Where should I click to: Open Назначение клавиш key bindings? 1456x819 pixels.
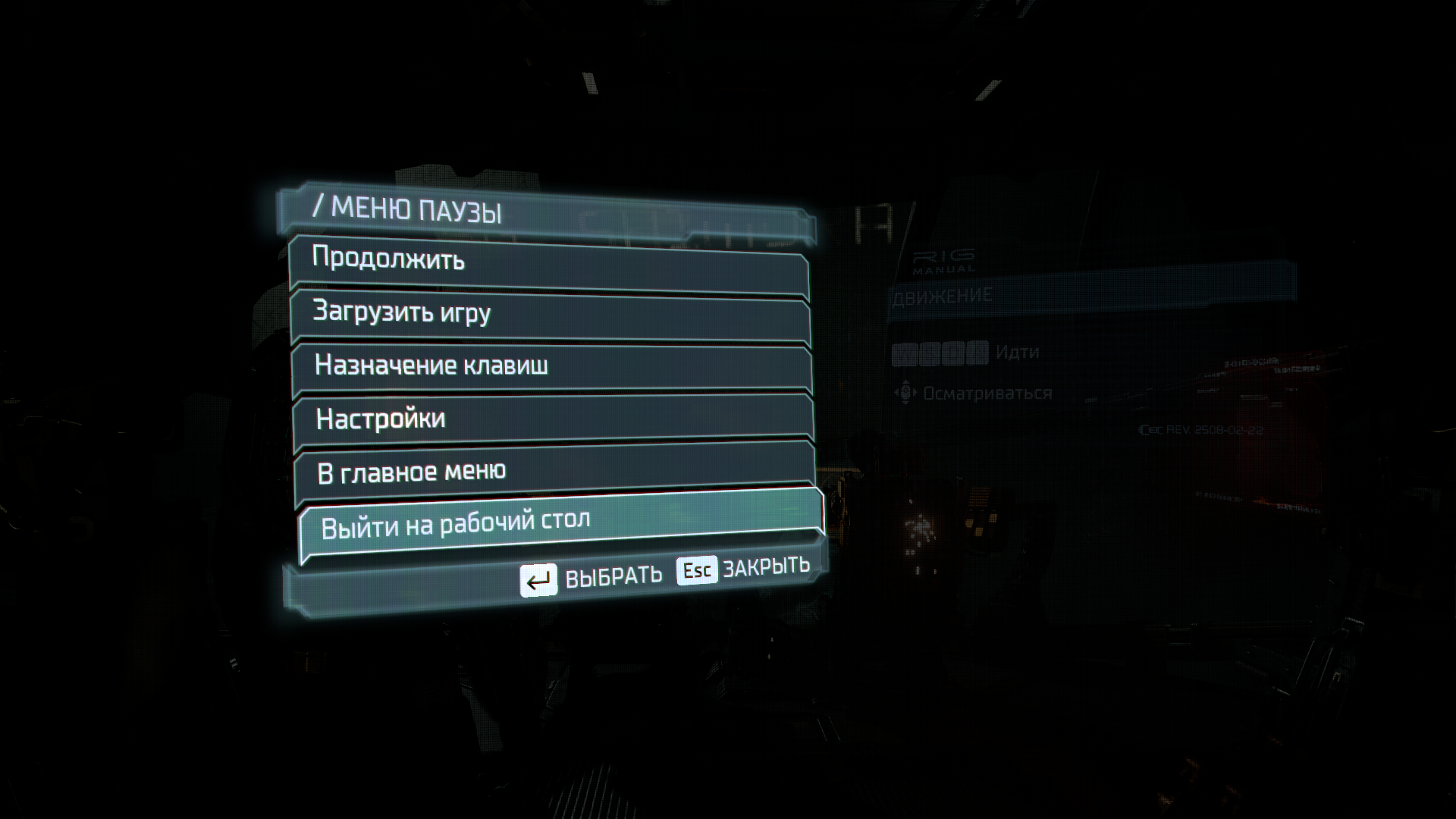coord(552,367)
